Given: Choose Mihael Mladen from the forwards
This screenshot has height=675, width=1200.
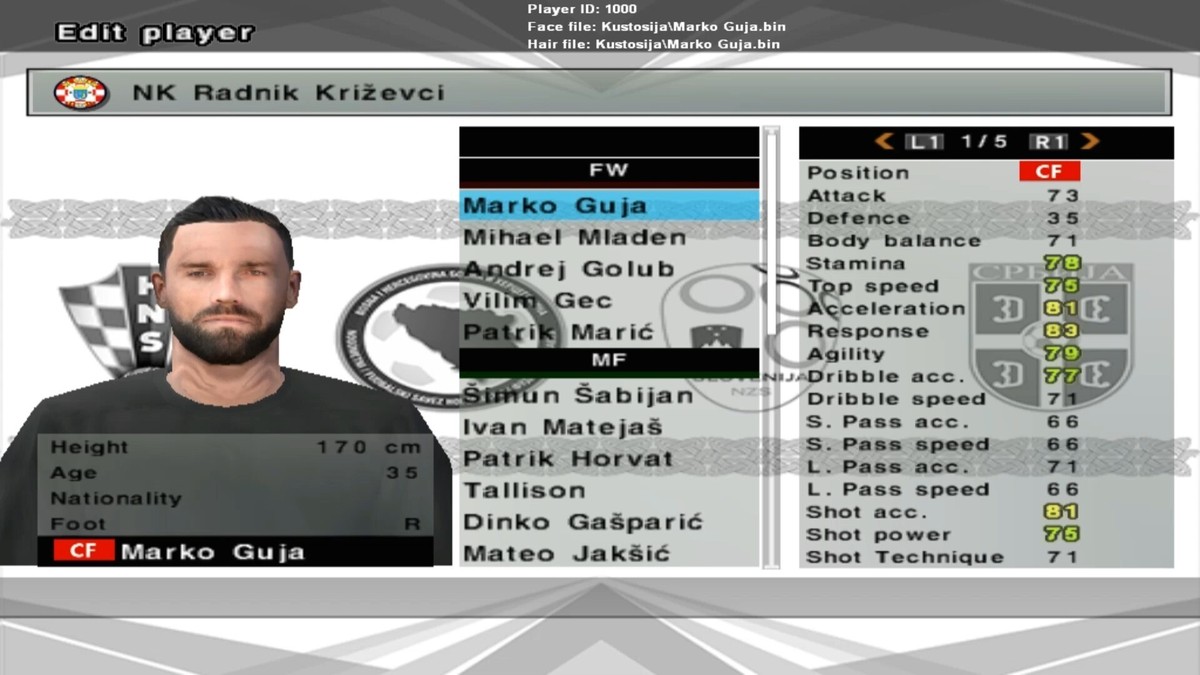Looking at the screenshot, I should click(575, 238).
